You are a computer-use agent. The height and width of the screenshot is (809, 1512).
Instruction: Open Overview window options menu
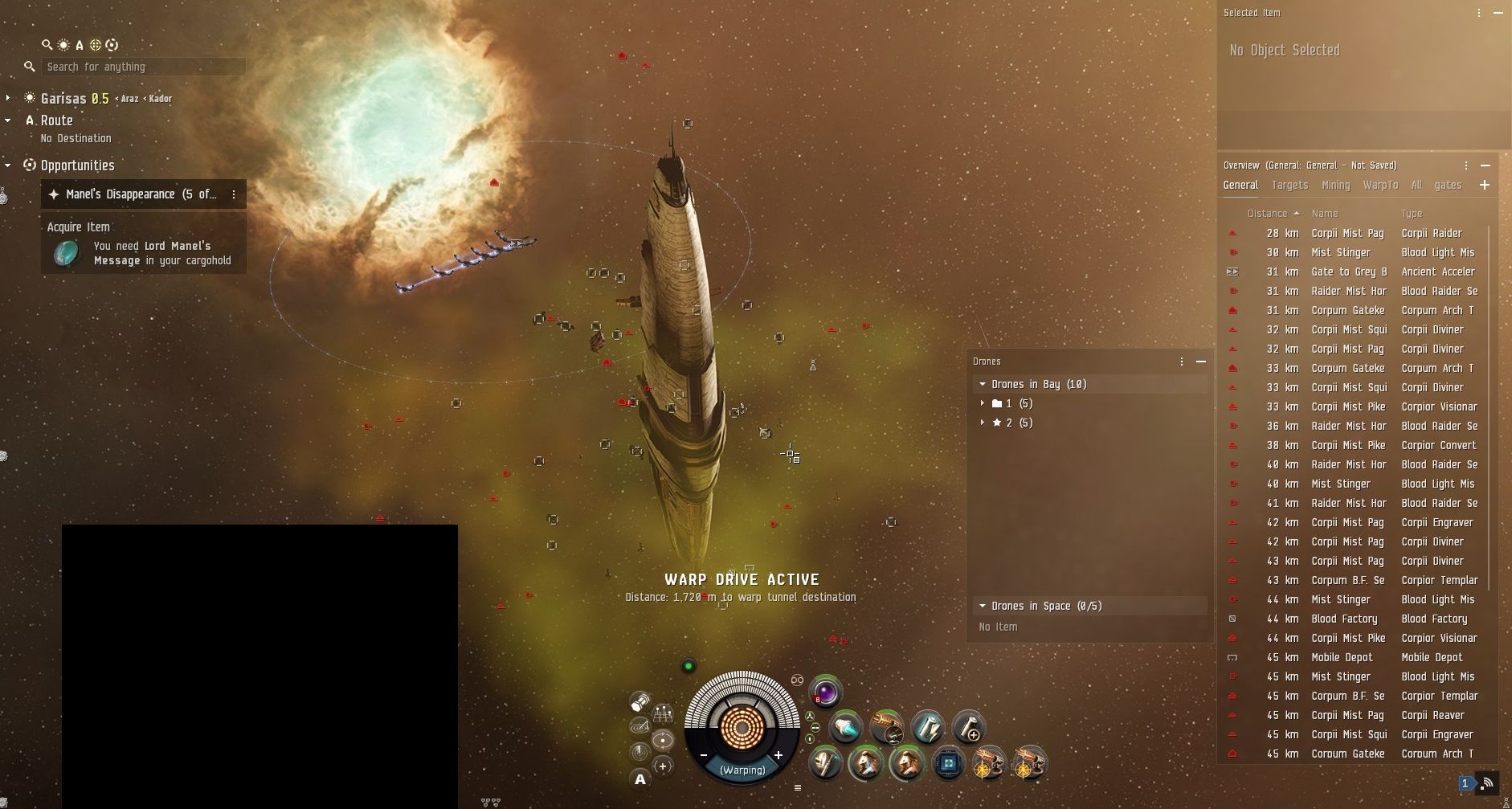1466,165
